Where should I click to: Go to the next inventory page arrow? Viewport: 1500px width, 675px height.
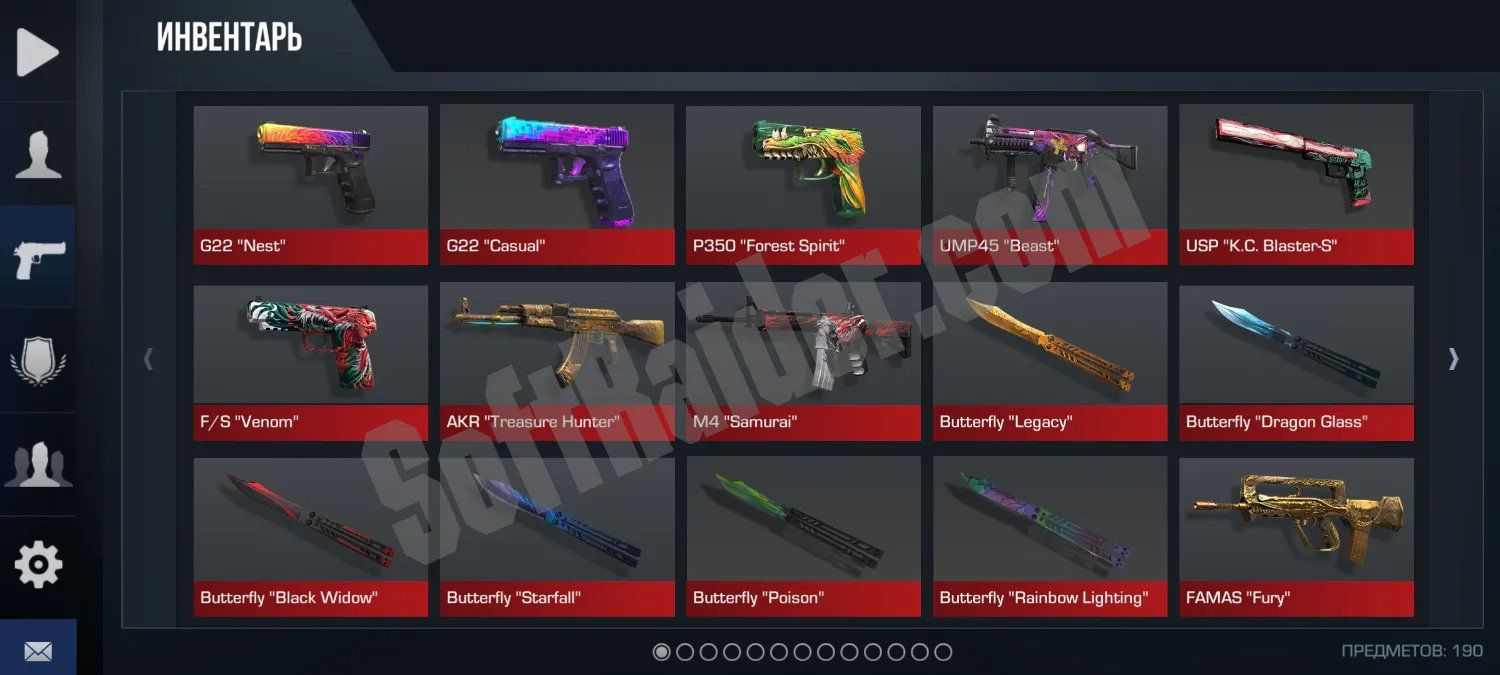coord(1454,359)
